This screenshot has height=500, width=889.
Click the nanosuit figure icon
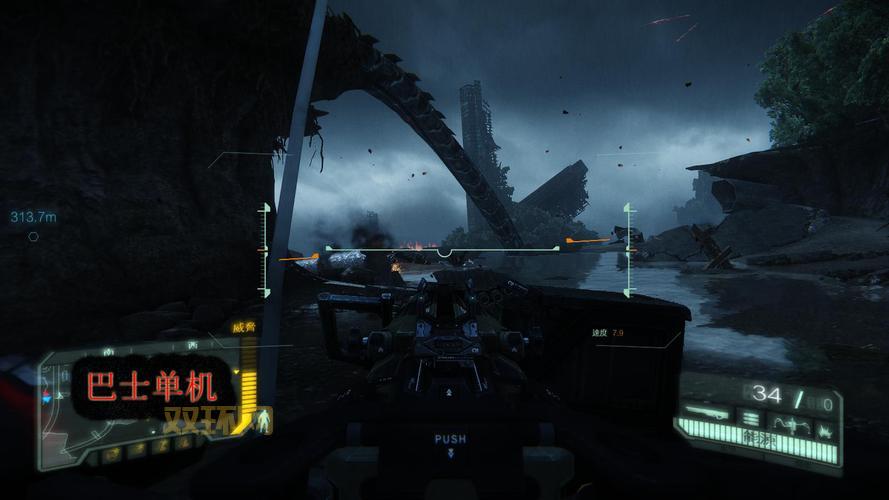coord(263,418)
